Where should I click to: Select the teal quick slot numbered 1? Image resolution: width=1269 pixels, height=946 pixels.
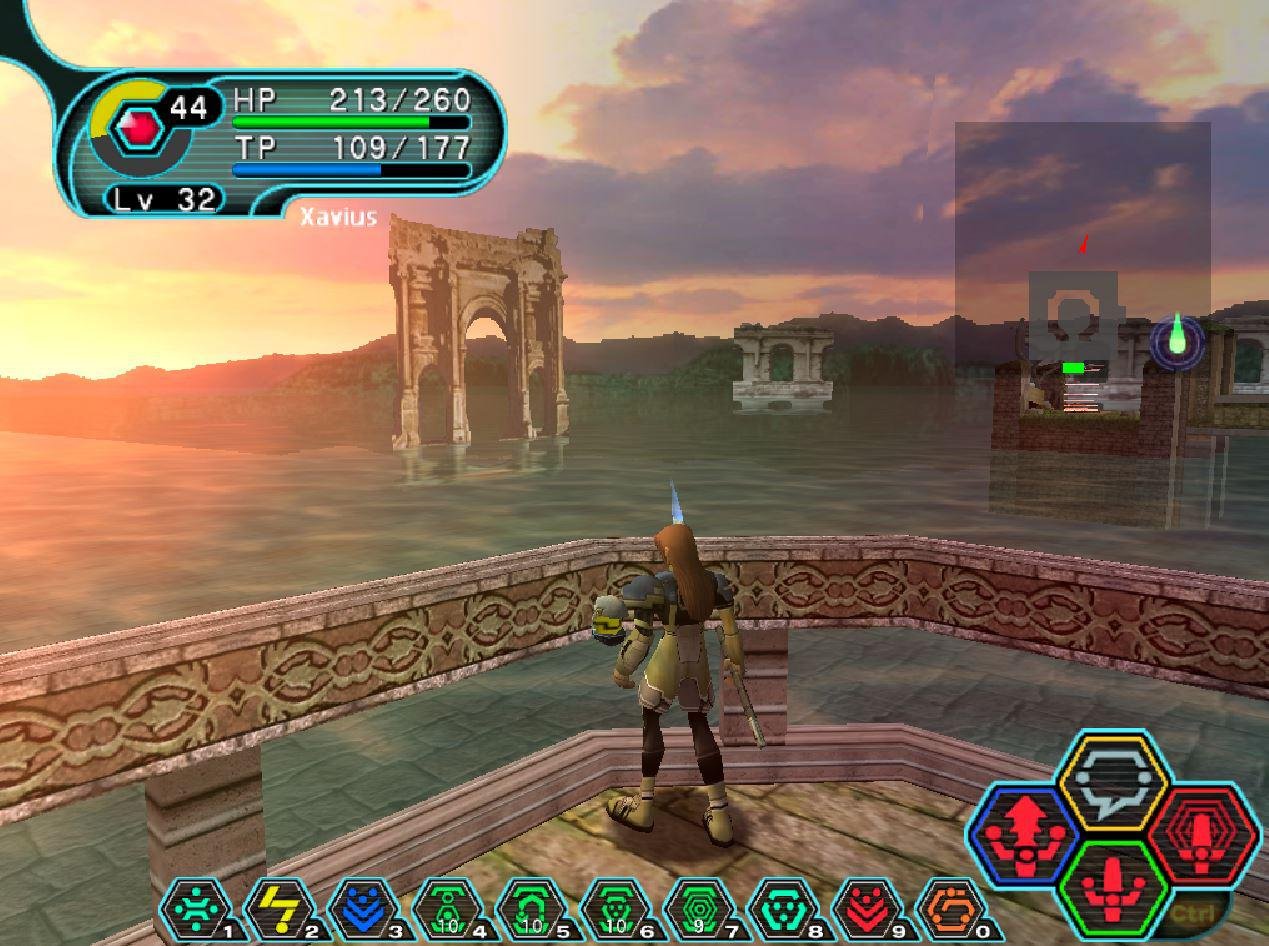197,911
